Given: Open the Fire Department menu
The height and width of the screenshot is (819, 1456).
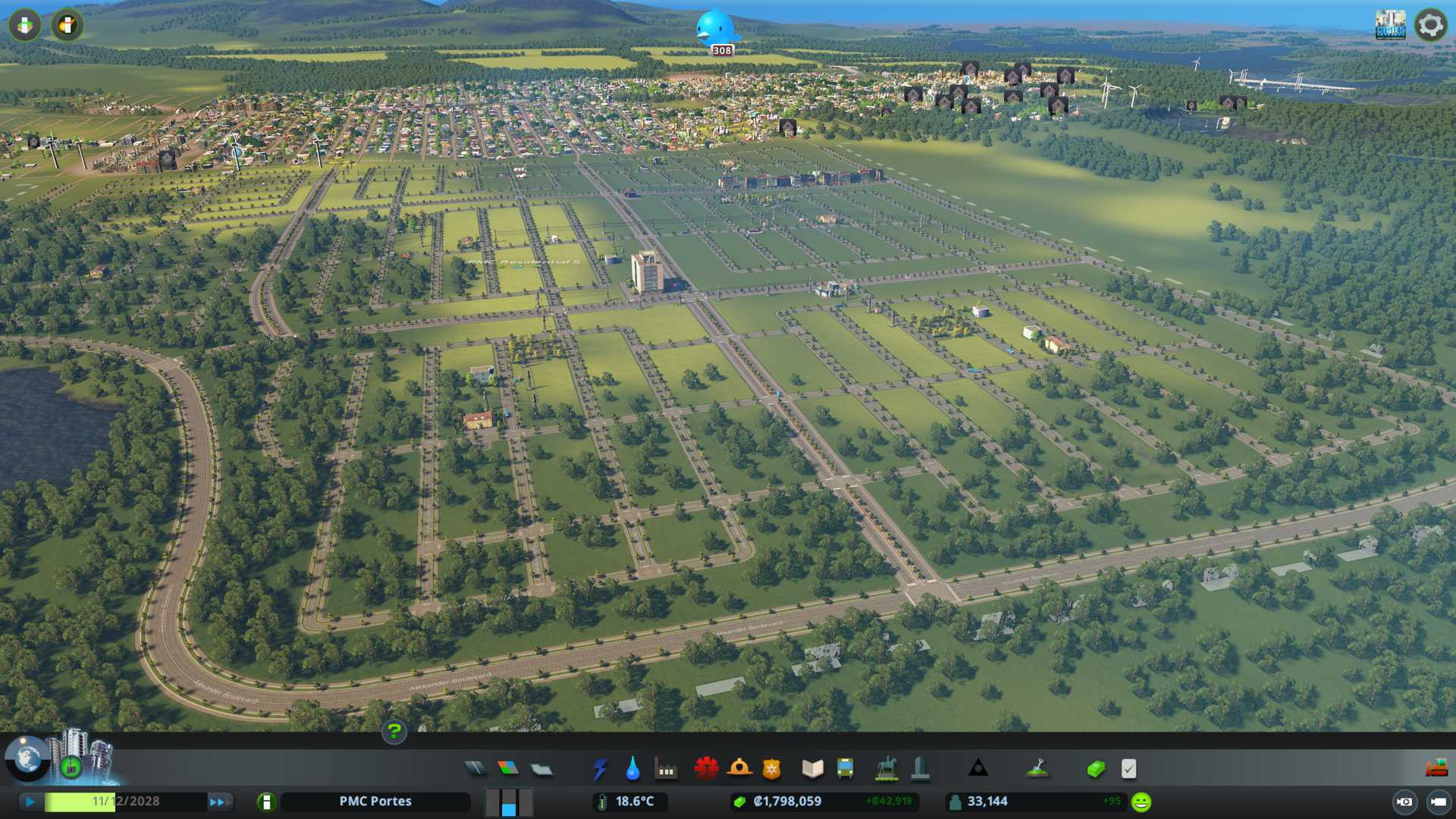Looking at the screenshot, I should pyautogui.click(x=739, y=769).
